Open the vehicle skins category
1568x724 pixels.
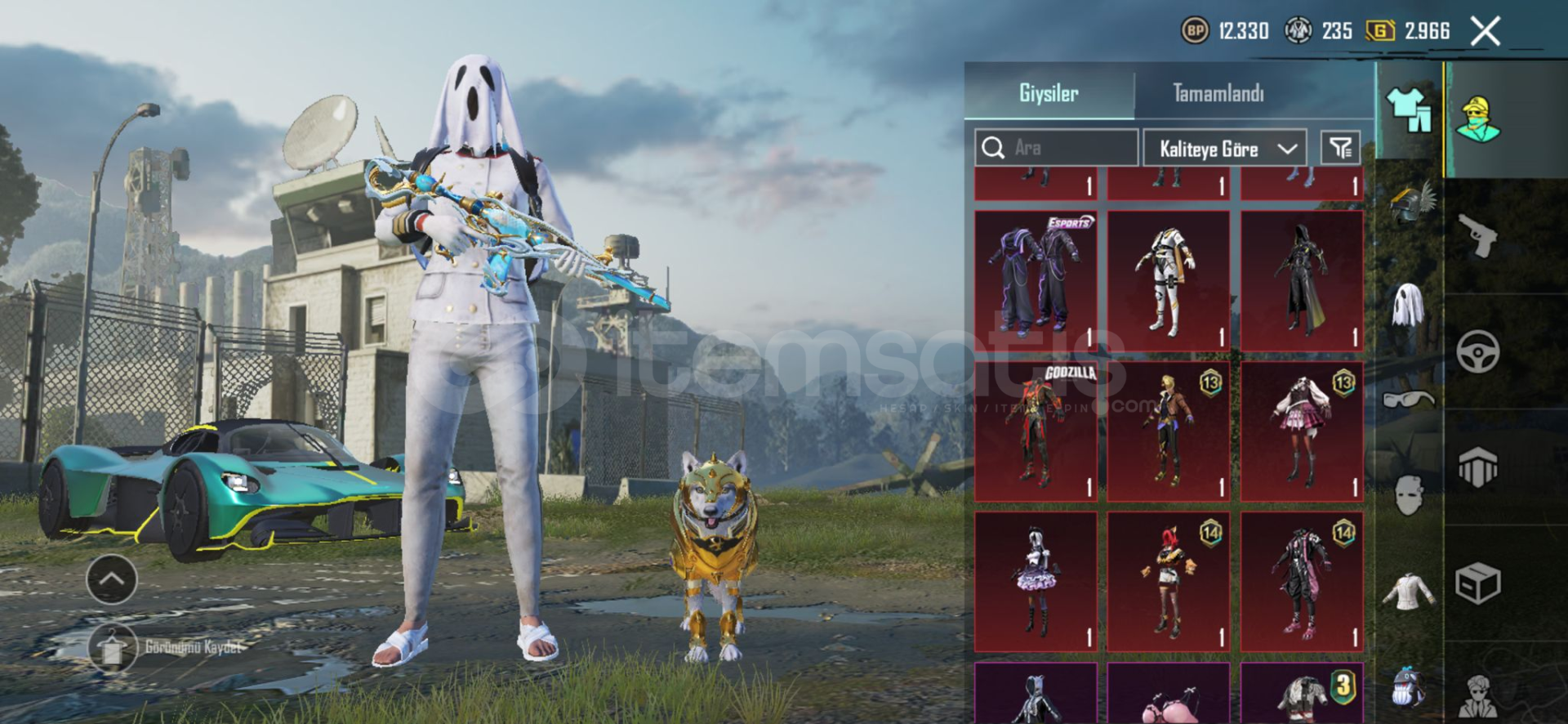1477,352
